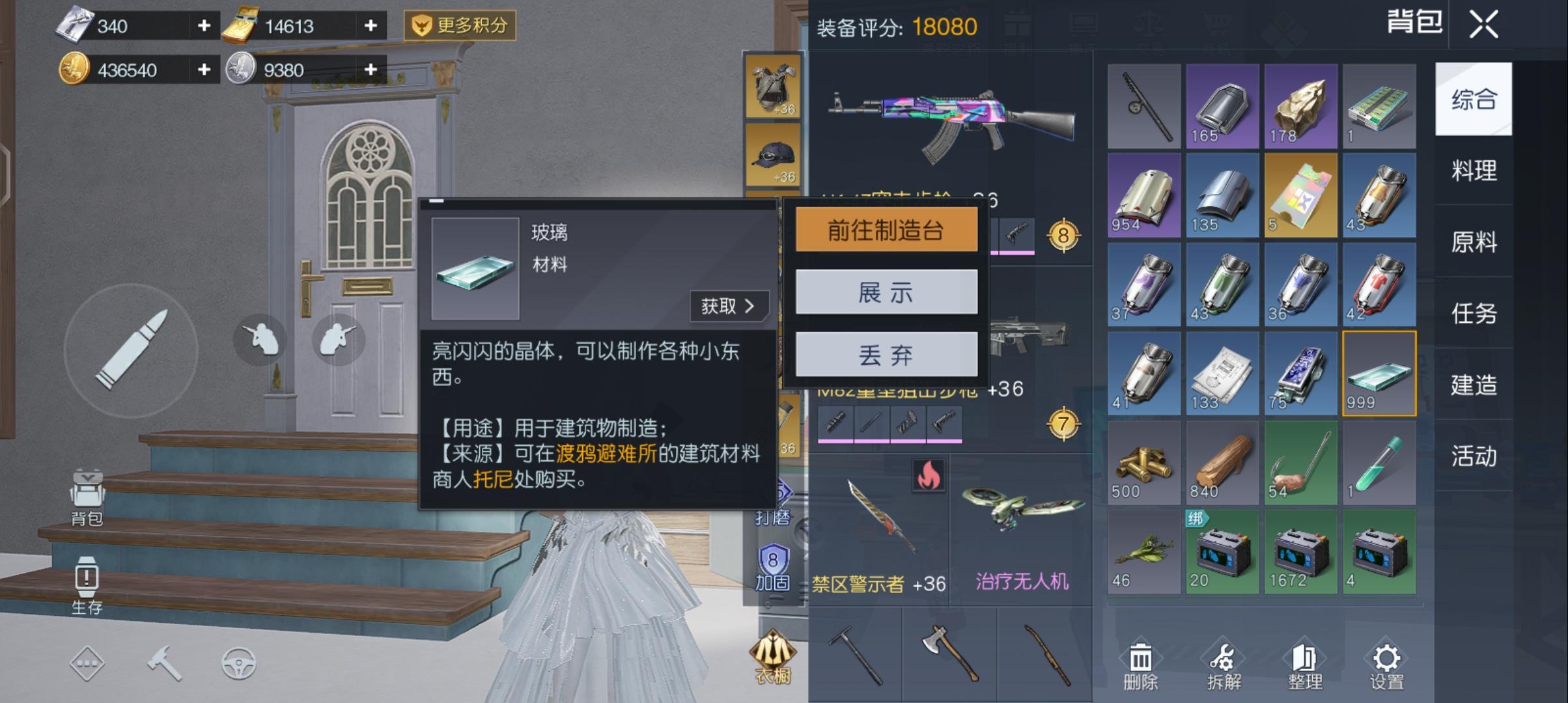The image size is (1568, 703).
Task: Click the 前往制造台 crafting bench button
Action: coord(887,229)
